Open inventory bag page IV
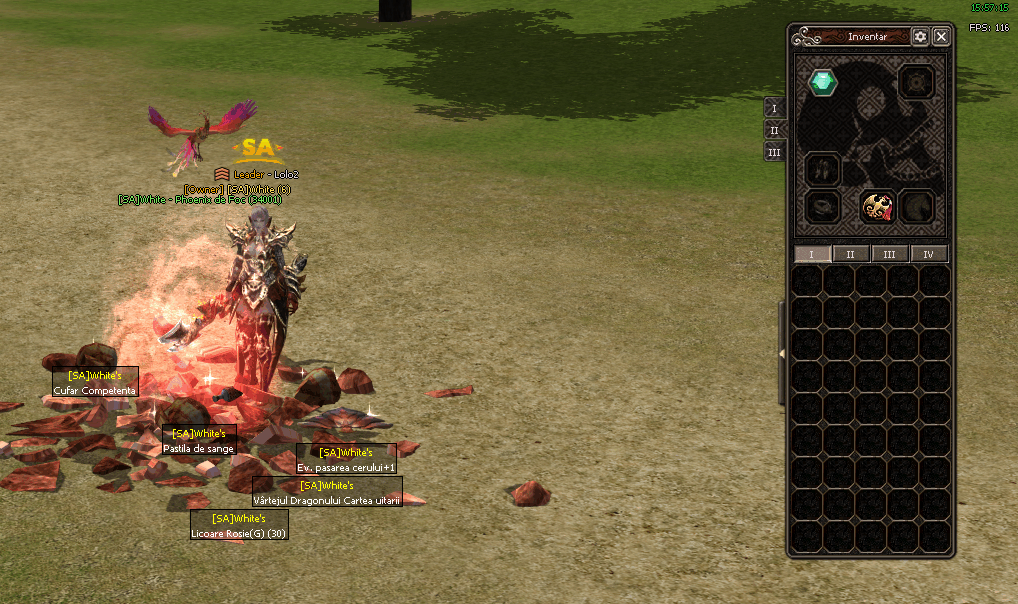This screenshot has width=1018, height=604. click(x=929, y=255)
